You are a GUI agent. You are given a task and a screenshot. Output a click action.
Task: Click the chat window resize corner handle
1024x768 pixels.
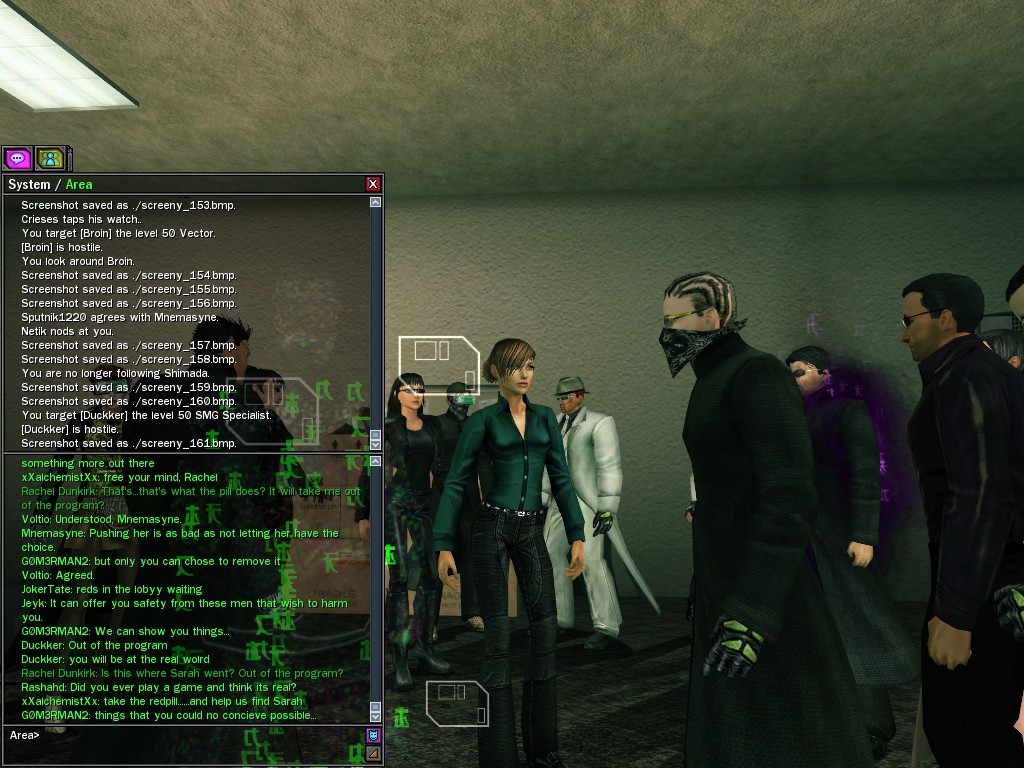tap(373, 753)
